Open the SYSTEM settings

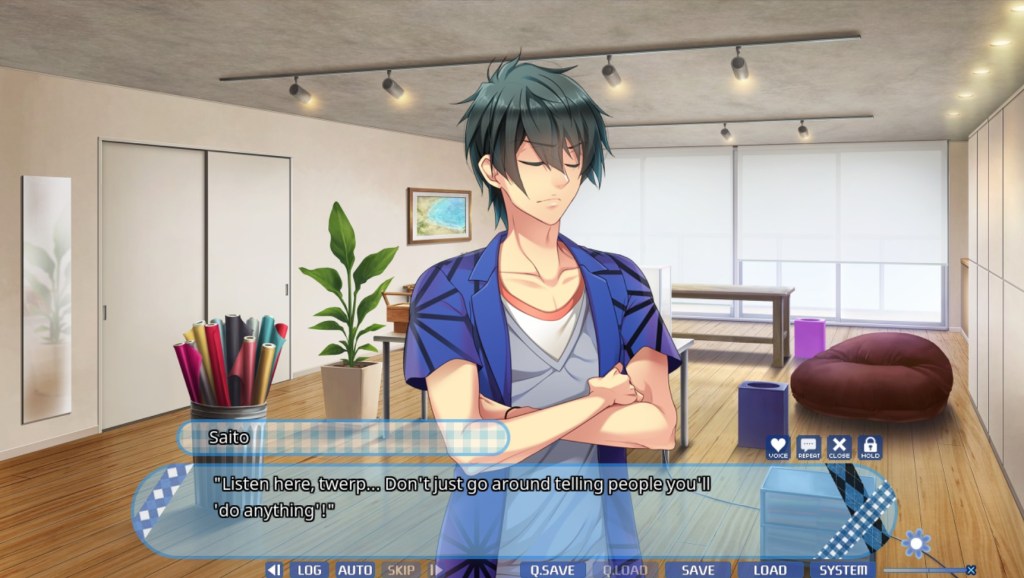click(843, 570)
